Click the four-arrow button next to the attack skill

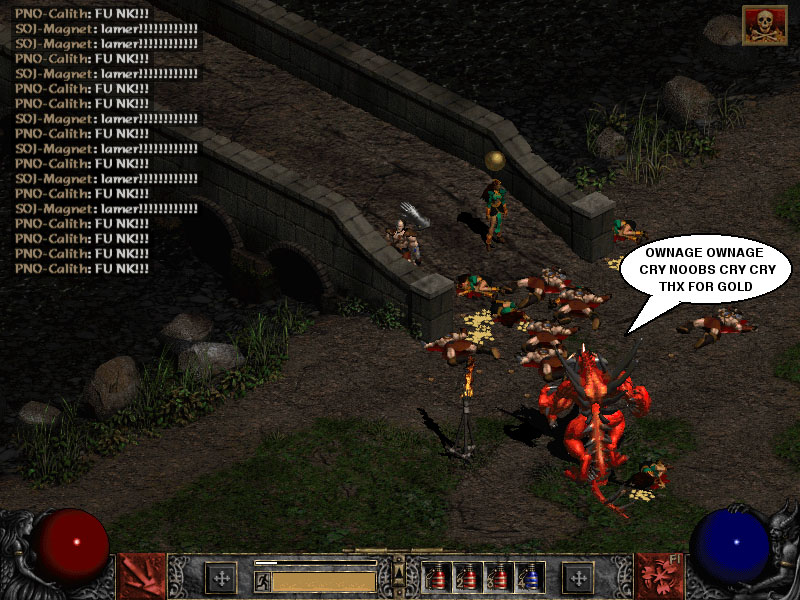click(x=220, y=577)
